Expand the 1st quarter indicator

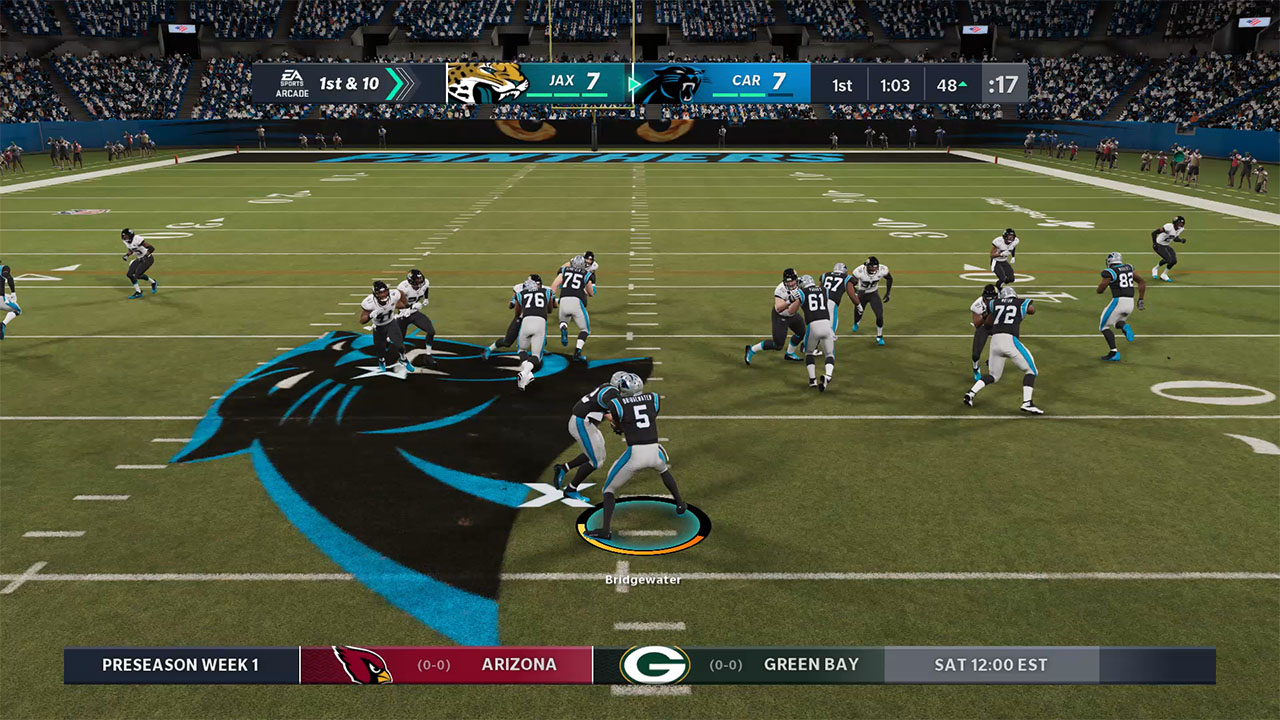coord(842,85)
